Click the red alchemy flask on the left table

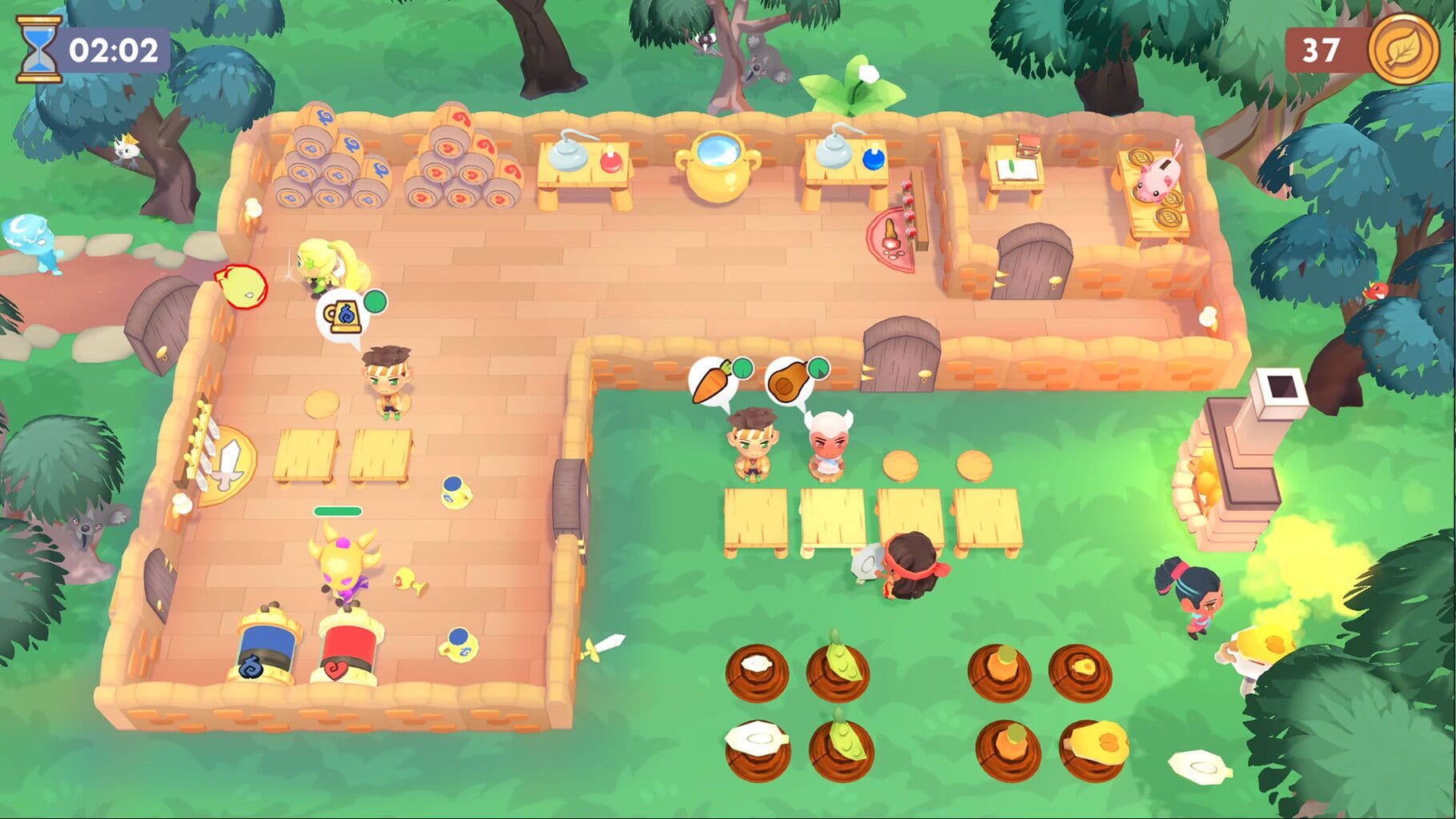[610, 160]
